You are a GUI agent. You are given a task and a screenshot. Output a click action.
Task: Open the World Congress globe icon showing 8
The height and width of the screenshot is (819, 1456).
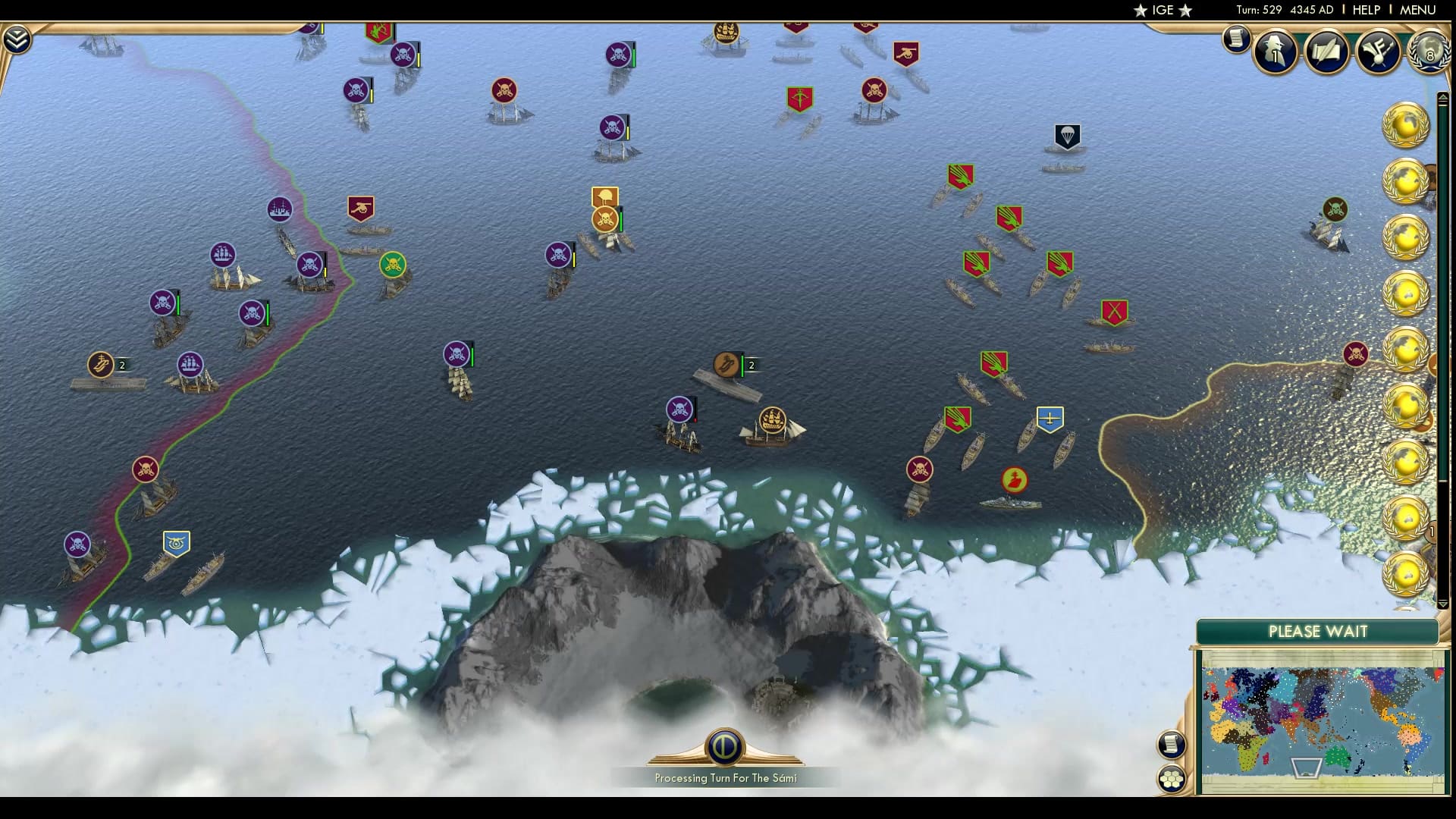(1429, 53)
